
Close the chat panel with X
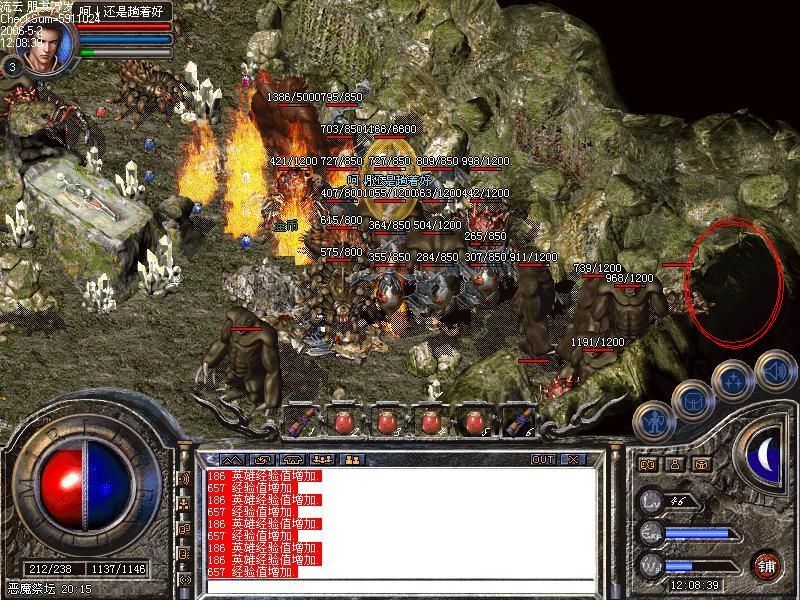coord(573,460)
